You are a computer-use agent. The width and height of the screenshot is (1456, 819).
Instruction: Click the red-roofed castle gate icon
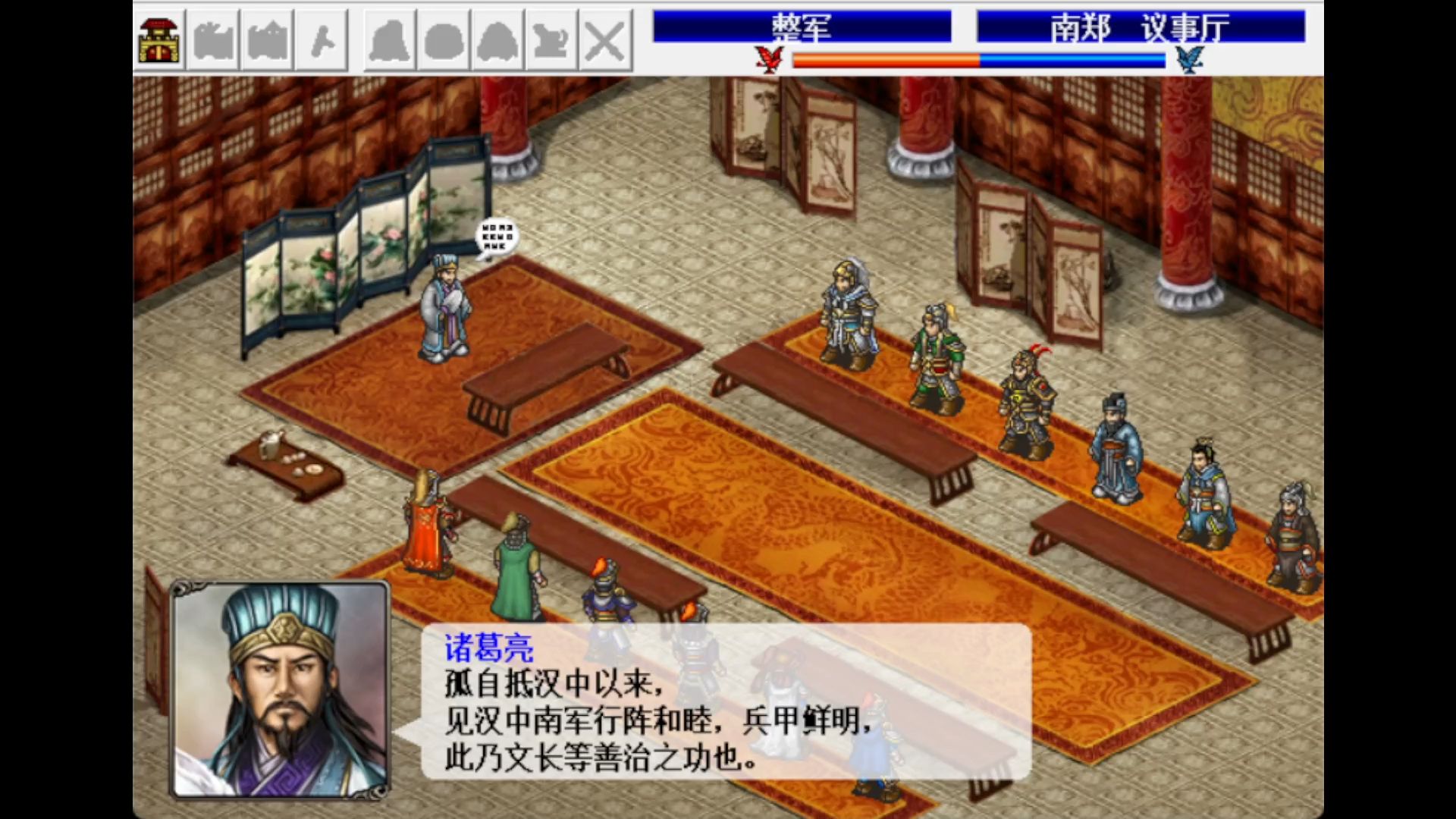pyautogui.click(x=160, y=40)
